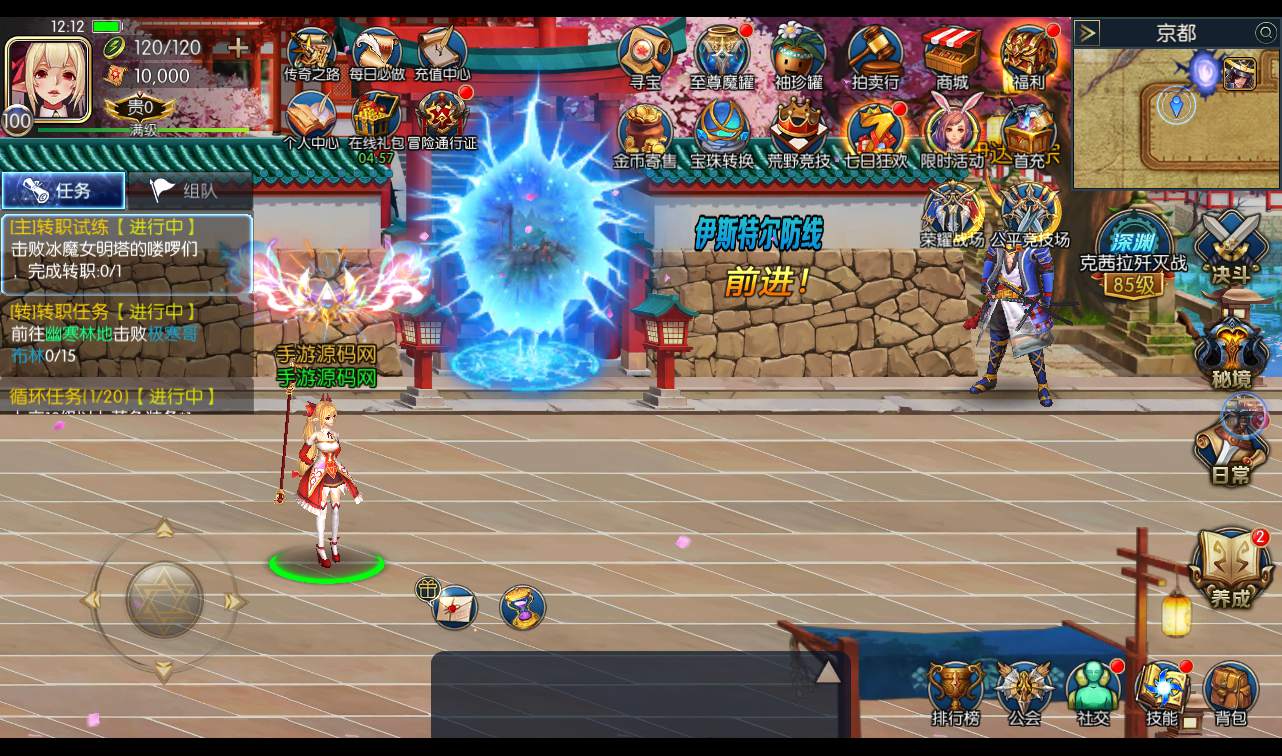Open the 公会 guild menu
The image size is (1282, 756).
click(1024, 692)
